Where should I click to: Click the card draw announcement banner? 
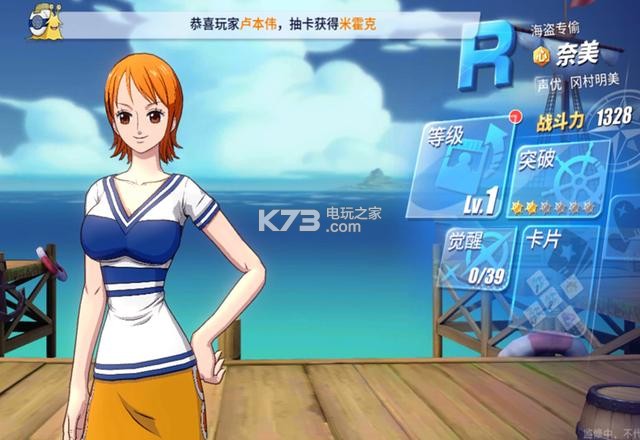(x=290, y=23)
